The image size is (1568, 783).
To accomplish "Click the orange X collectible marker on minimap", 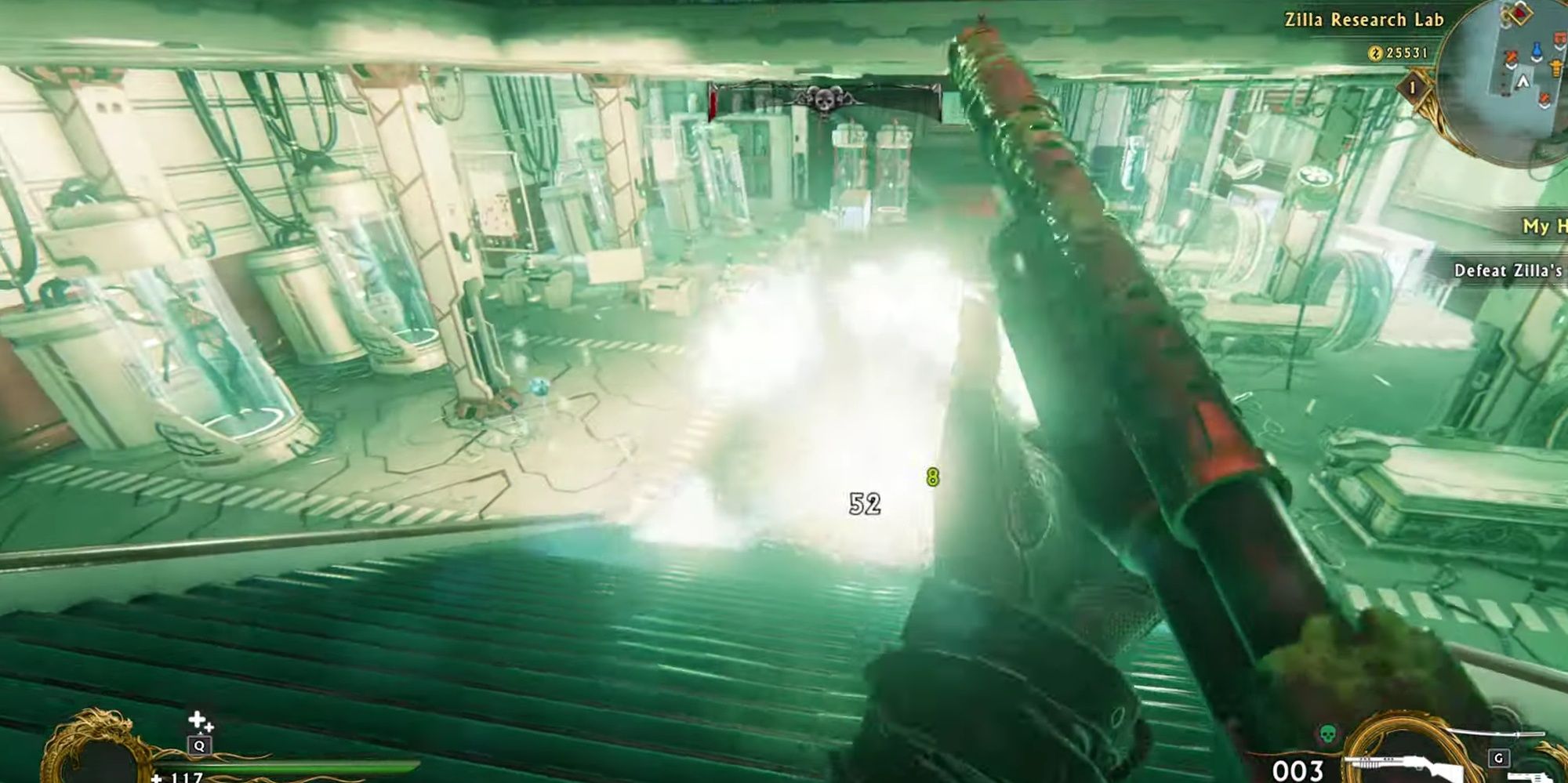I will [1512, 57].
